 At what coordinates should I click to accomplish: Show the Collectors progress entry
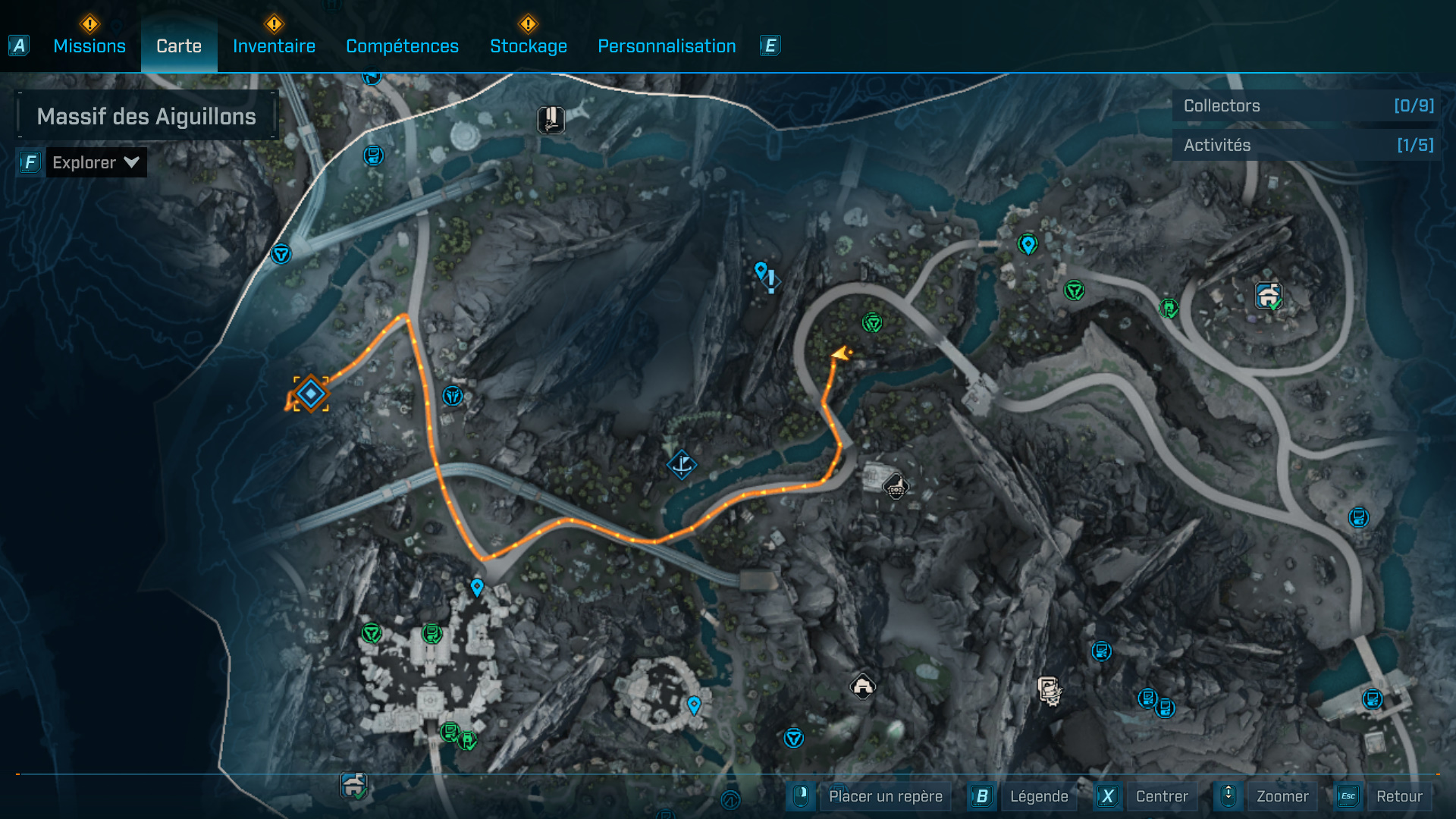click(1307, 106)
